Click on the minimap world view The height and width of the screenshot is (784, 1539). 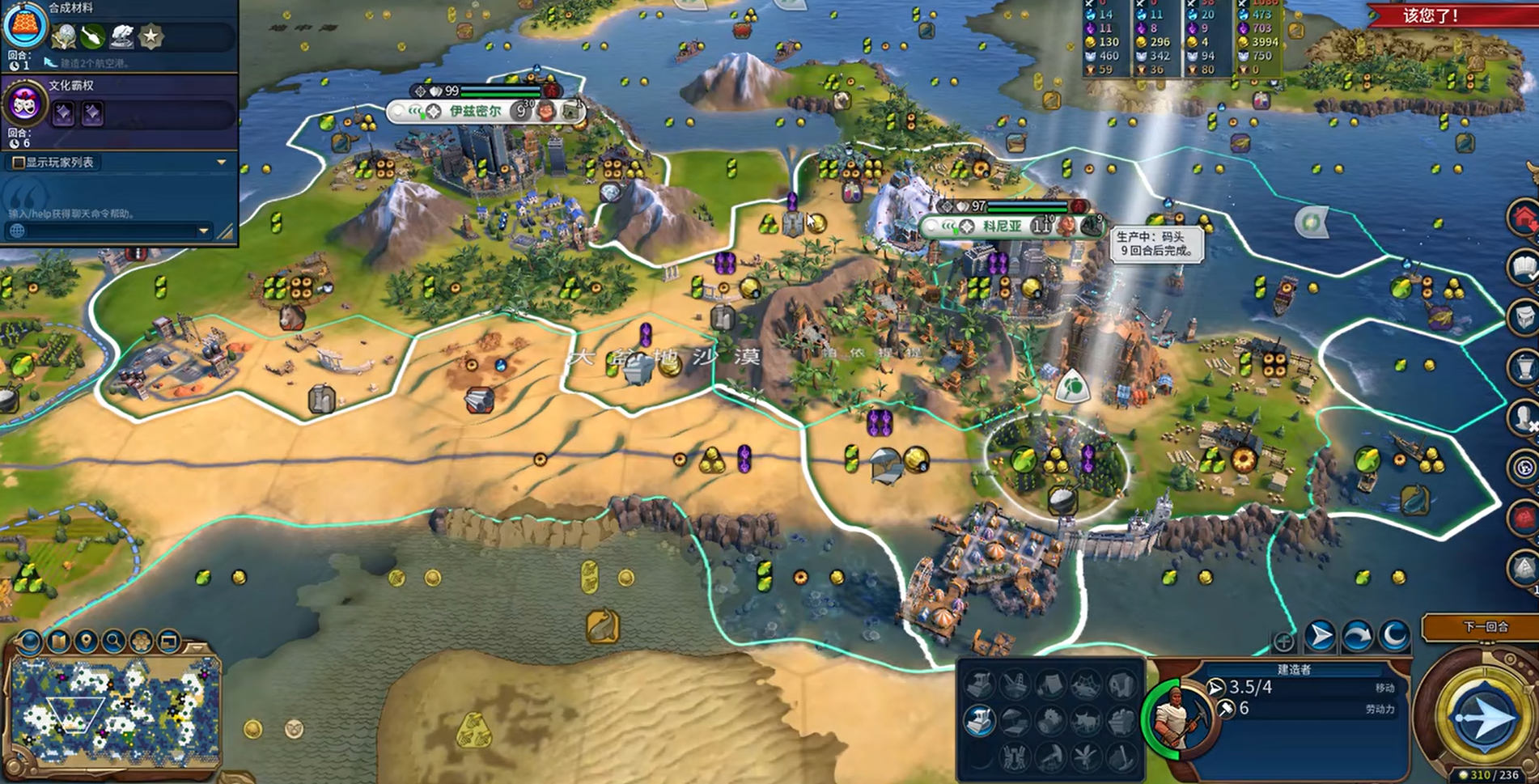tap(113, 712)
